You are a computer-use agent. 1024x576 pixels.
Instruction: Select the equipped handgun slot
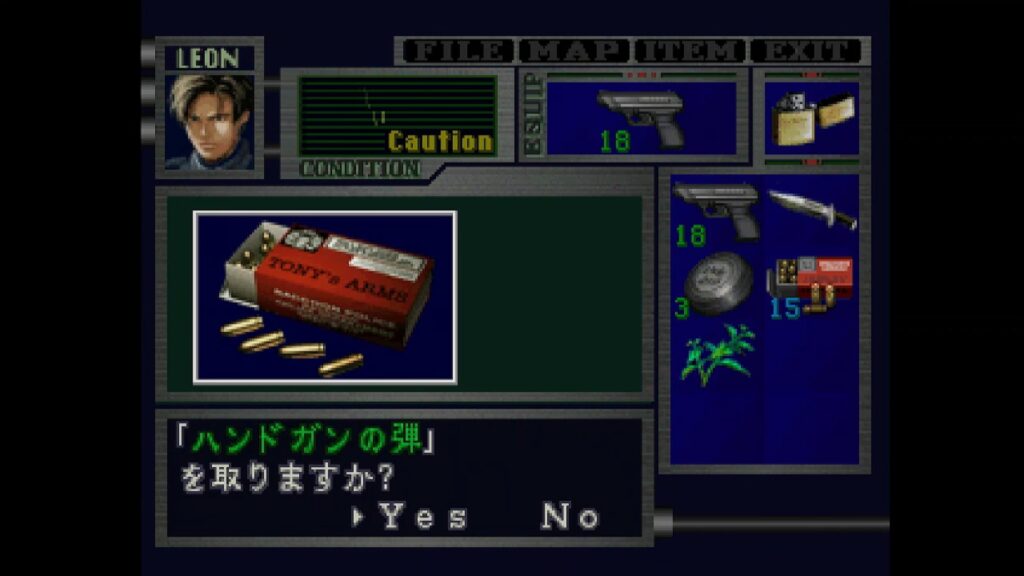point(641,117)
